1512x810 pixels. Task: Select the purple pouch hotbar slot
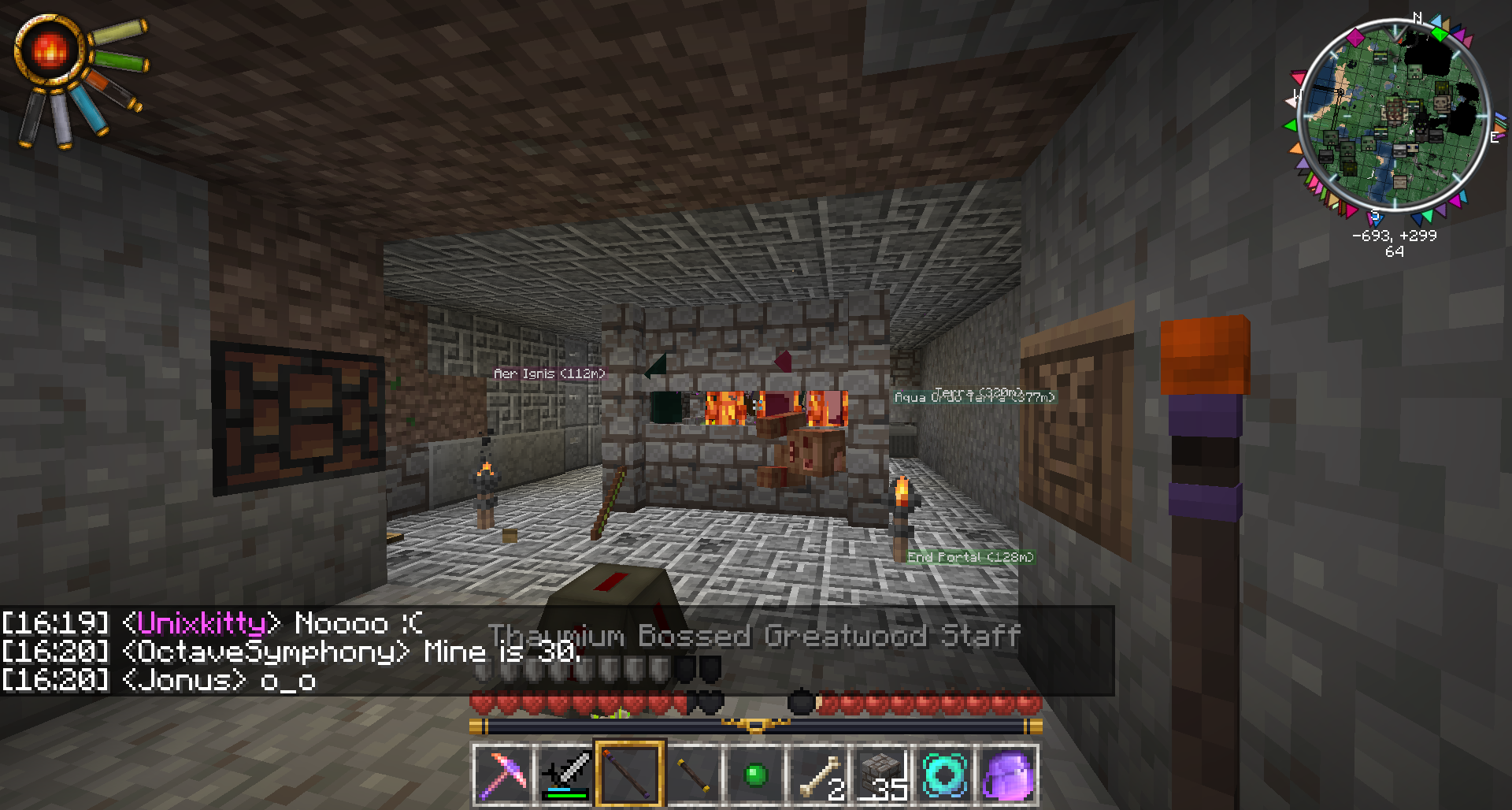(x=1007, y=775)
